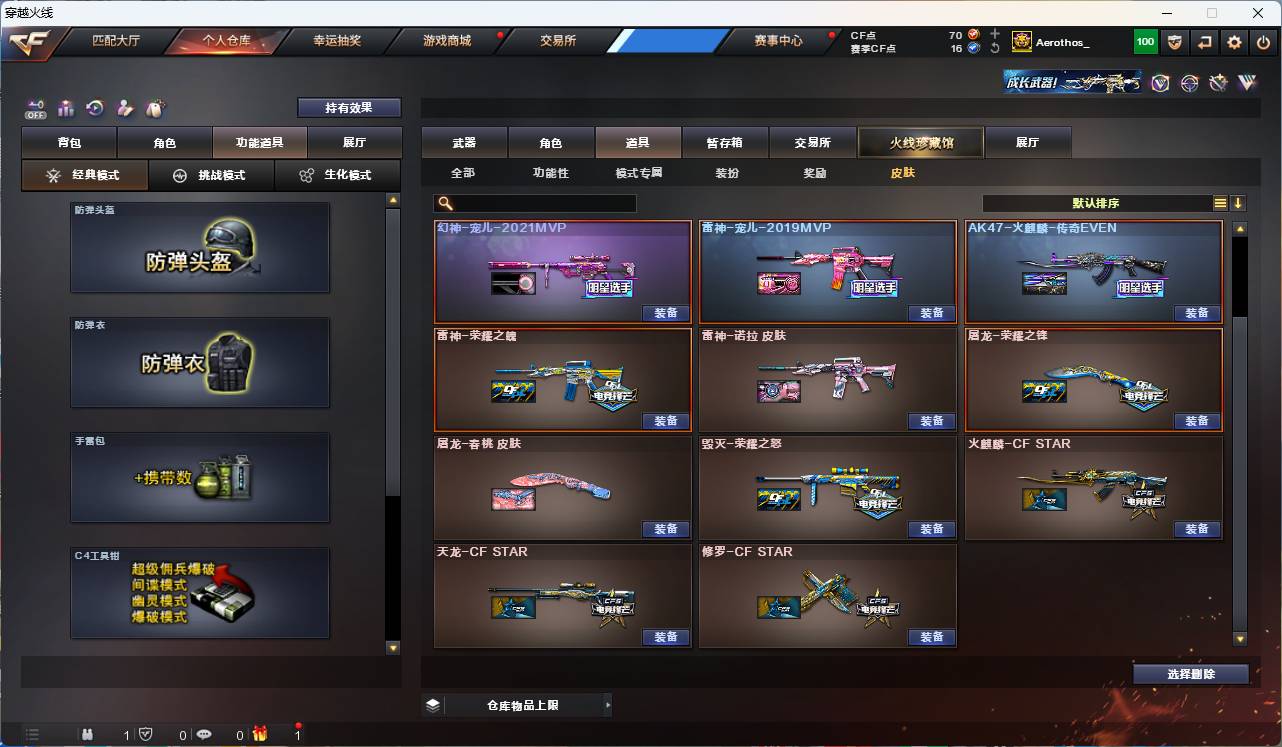
Task: Open the chat bubble icon on bottom bar
Action: (204, 734)
